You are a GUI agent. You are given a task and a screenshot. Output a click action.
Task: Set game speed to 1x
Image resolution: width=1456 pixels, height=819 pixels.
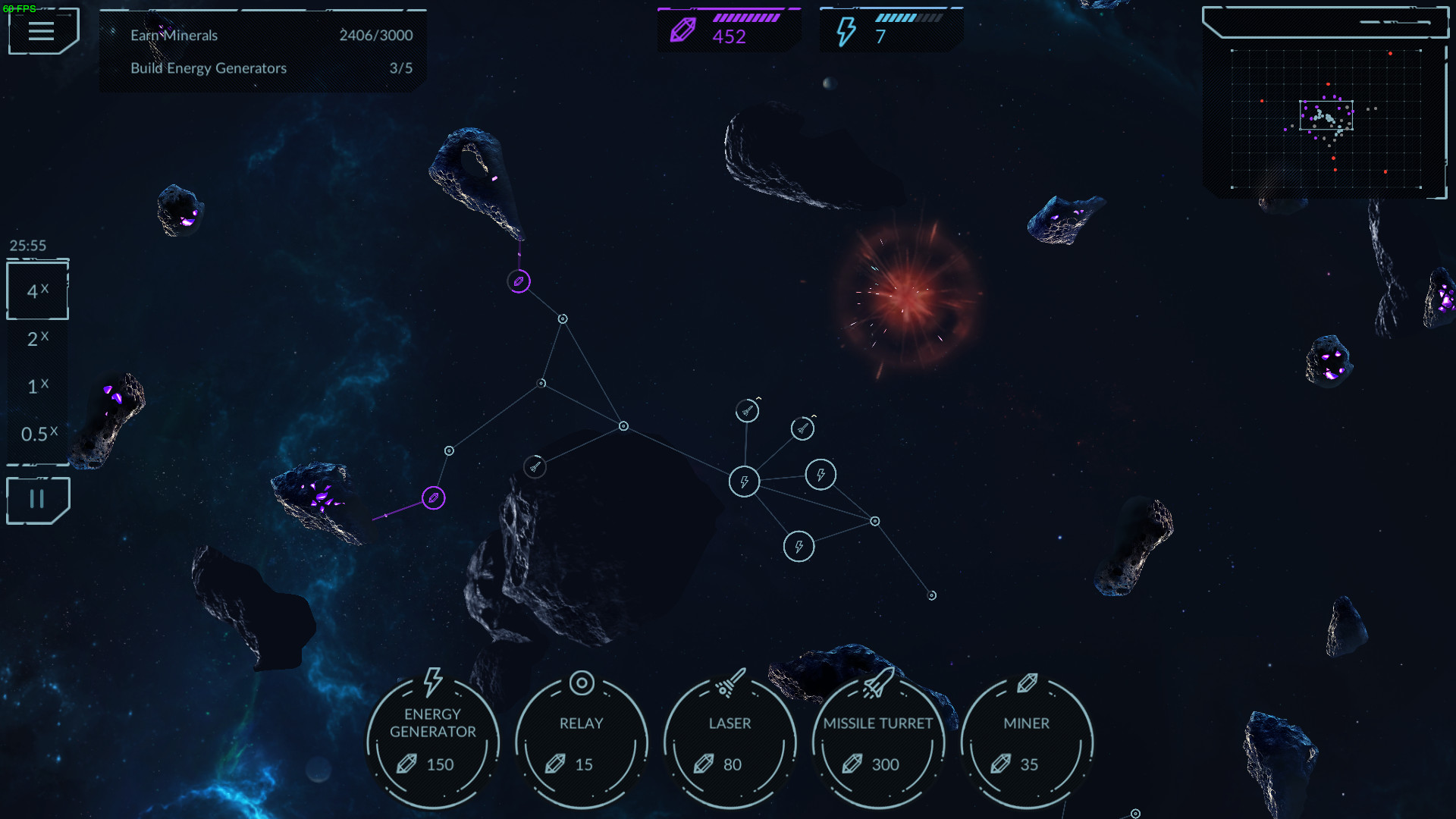37,387
